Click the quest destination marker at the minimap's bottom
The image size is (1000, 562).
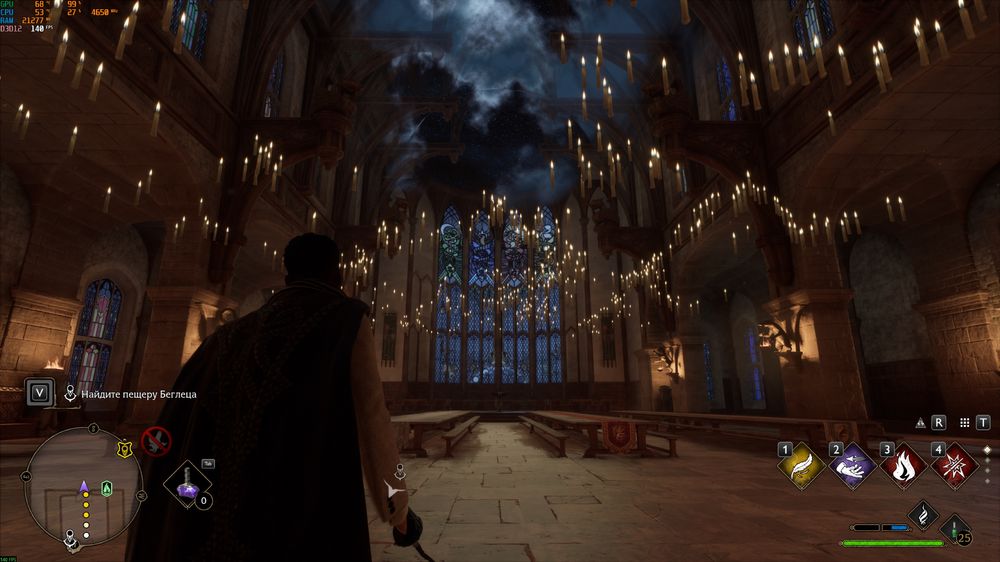72,540
